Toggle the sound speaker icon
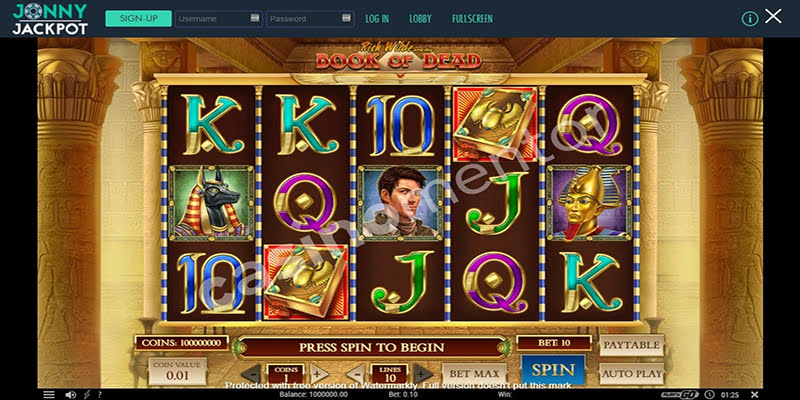Screen dimensions: 800x400 tap(72, 394)
